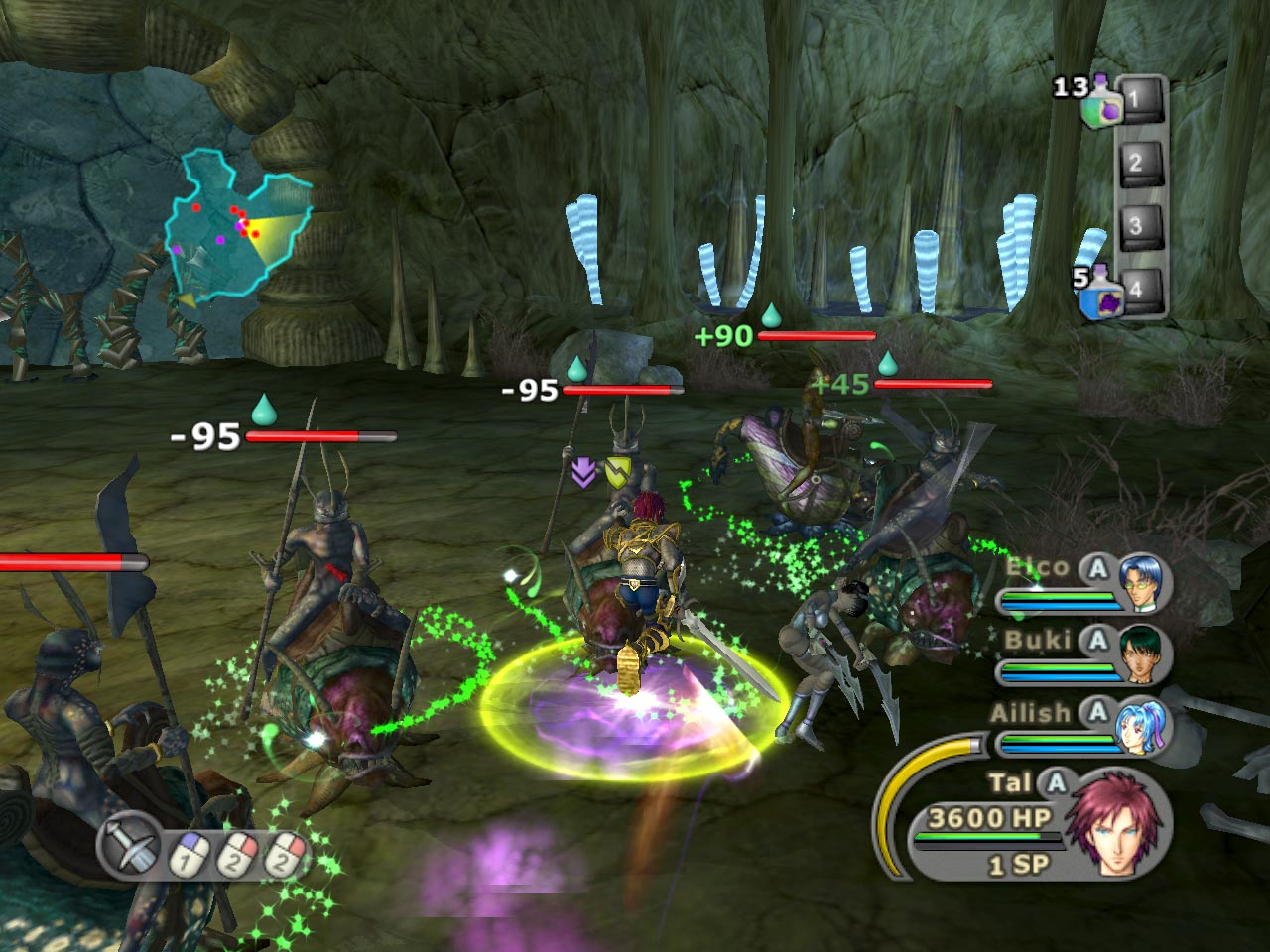The image size is (1270, 952).
Task: Select empty quick slot 2
Action: point(1136,162)
